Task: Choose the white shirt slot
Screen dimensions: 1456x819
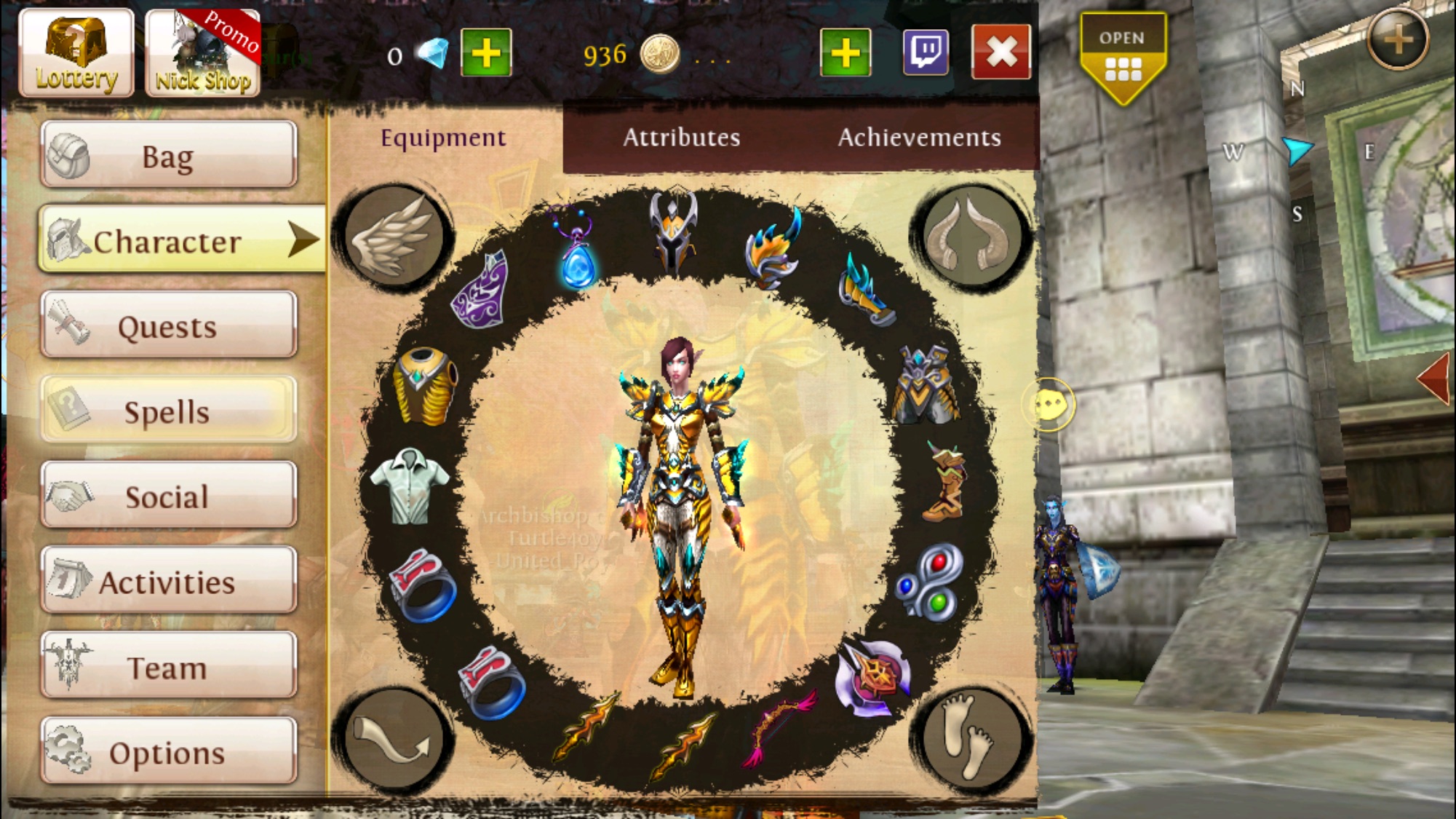Action: coord(410,485)
